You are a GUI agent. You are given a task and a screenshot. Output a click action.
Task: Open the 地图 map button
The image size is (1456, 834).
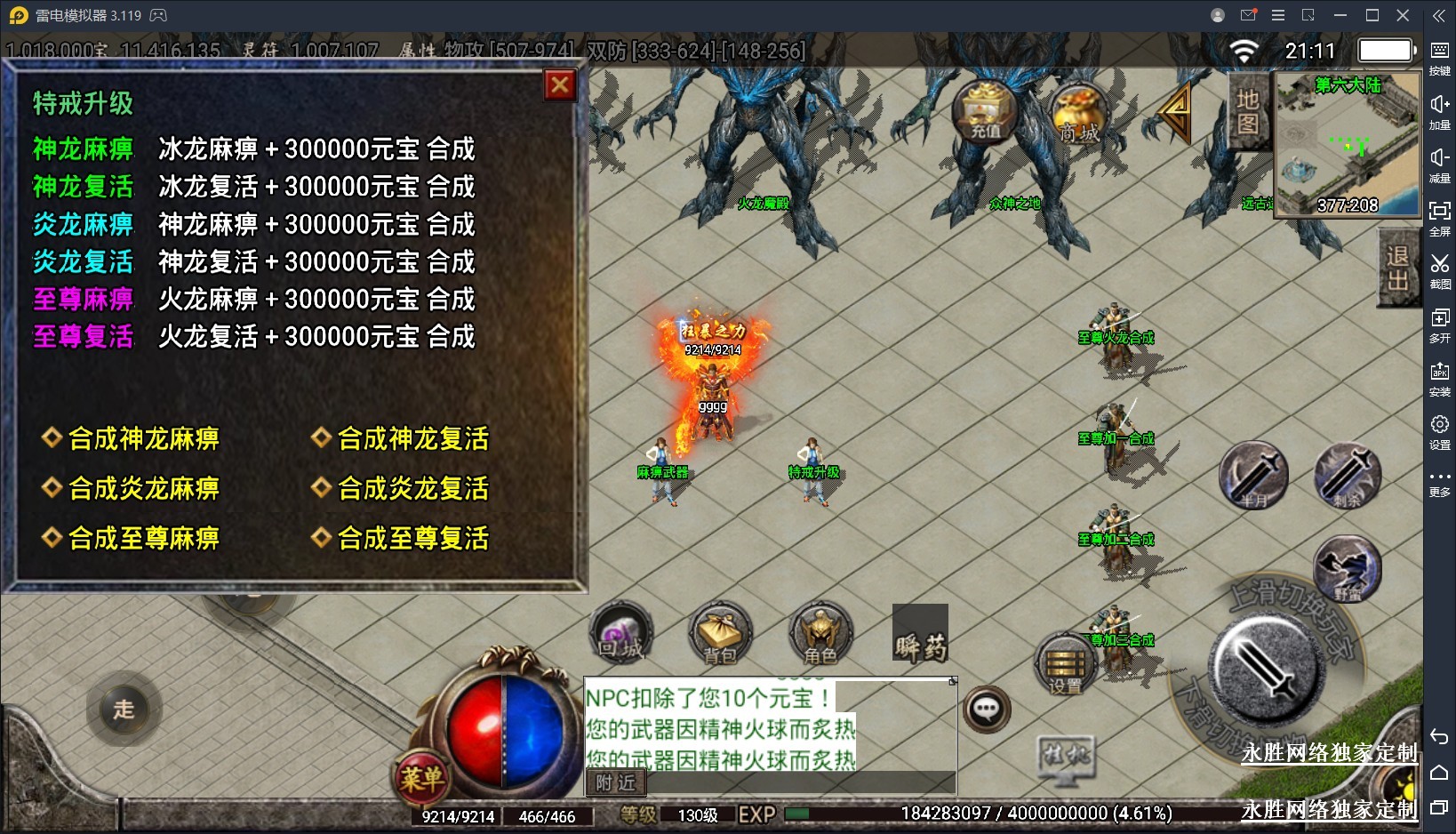point(1247,111)
